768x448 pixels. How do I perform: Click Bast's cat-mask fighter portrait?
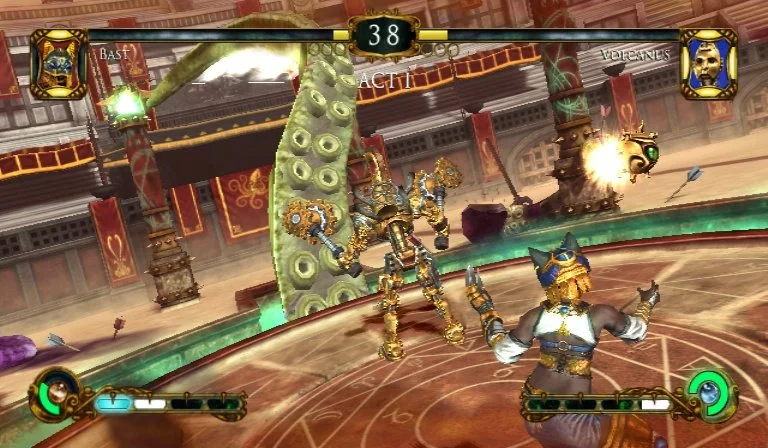point(58,63)
